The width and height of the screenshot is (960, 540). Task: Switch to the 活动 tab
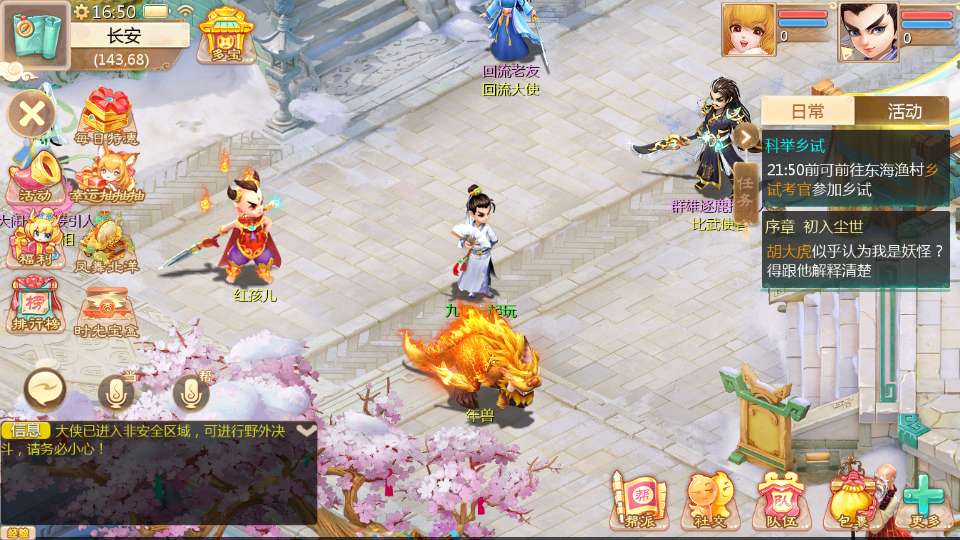click(x=904, y=110)
